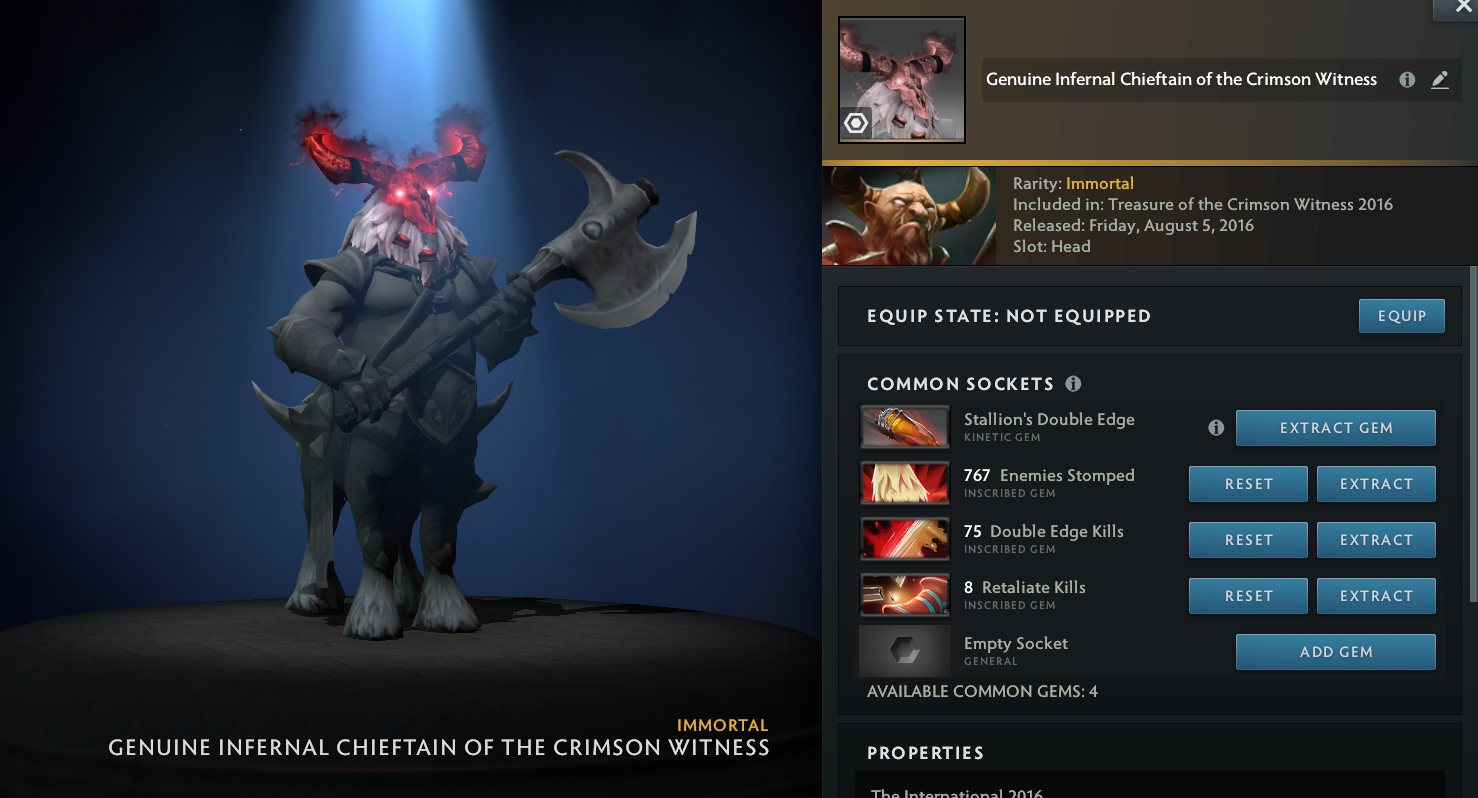Click the Stallion's Double Edge gem icon
The image size is (1478, 798).
coord(904,427)
